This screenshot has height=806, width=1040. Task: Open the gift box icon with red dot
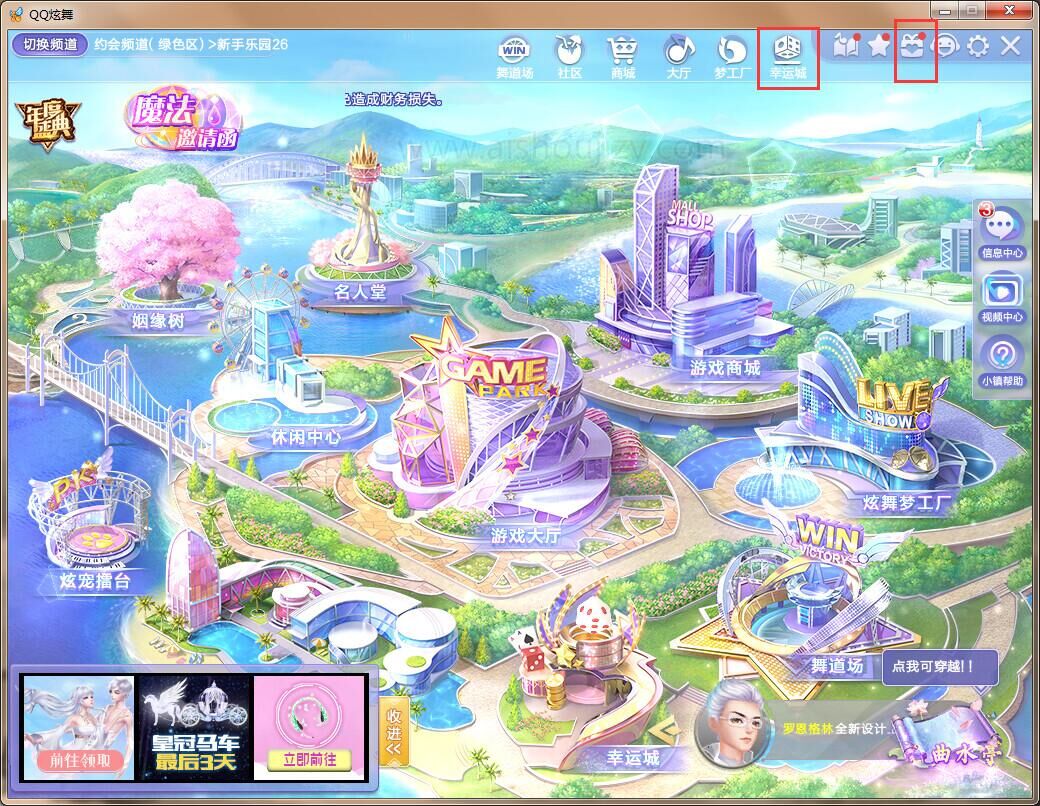coord(912,46)
